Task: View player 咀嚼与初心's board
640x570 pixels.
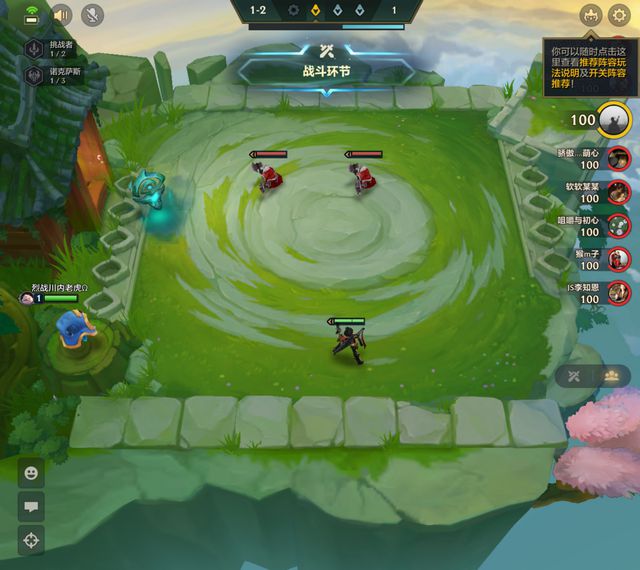Action: 619,226
